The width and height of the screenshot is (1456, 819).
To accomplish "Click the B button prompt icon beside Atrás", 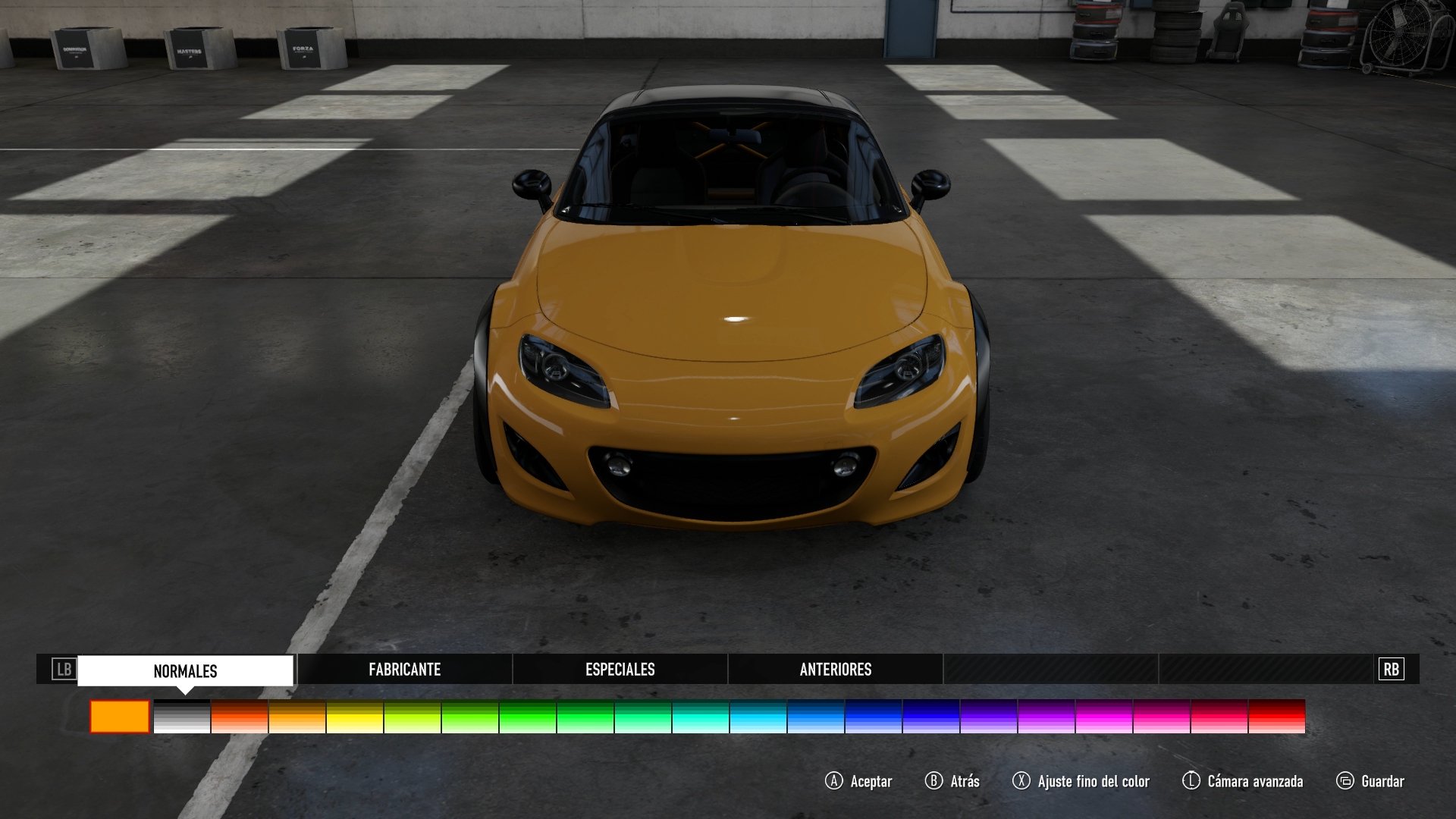I will 934,781.
